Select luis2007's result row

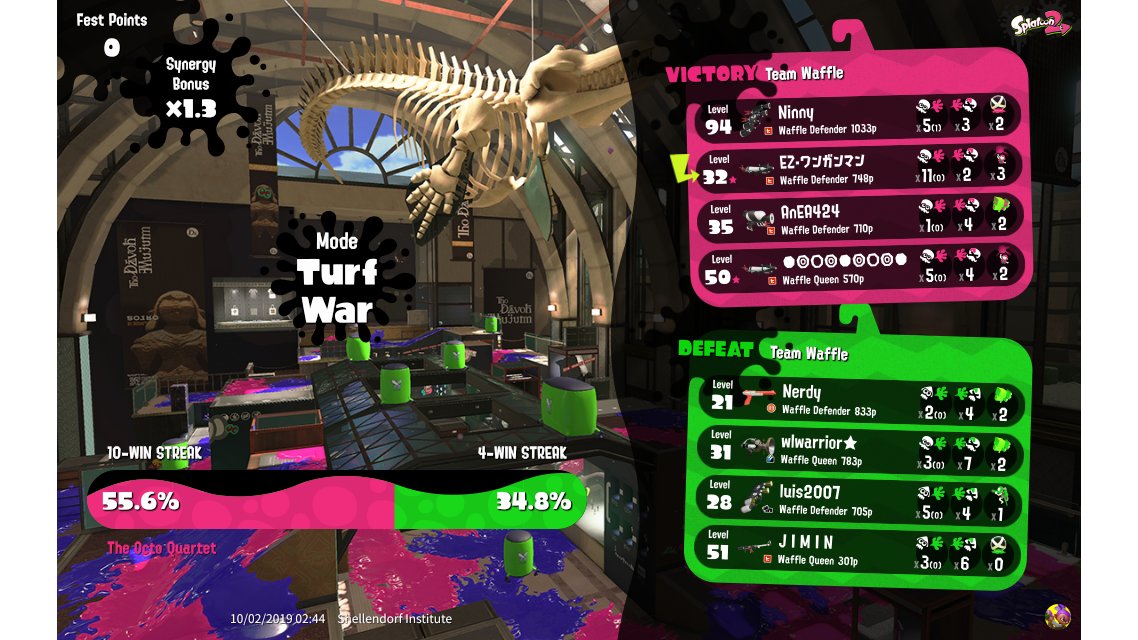pyautogui.click(x=860, y=498)
